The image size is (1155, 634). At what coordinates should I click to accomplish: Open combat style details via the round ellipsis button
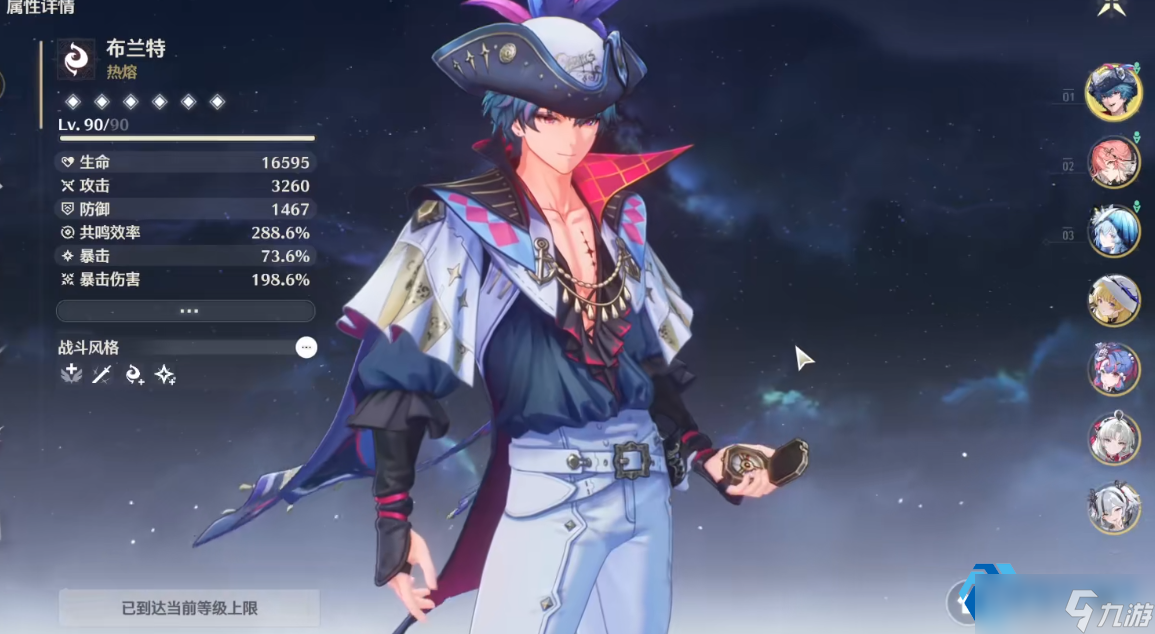coord(306,347)
